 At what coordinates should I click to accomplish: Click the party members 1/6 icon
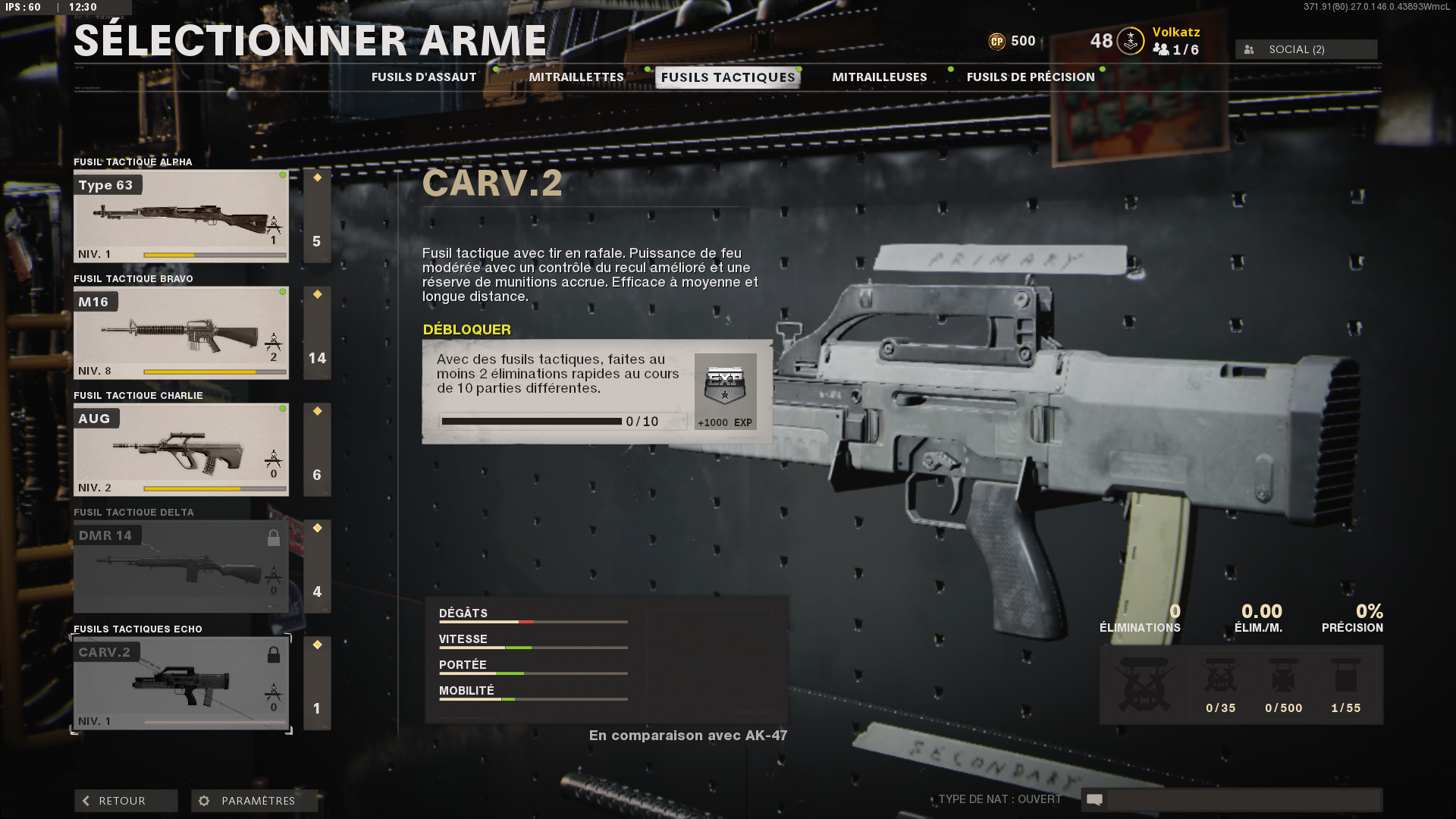[1160, 47]
